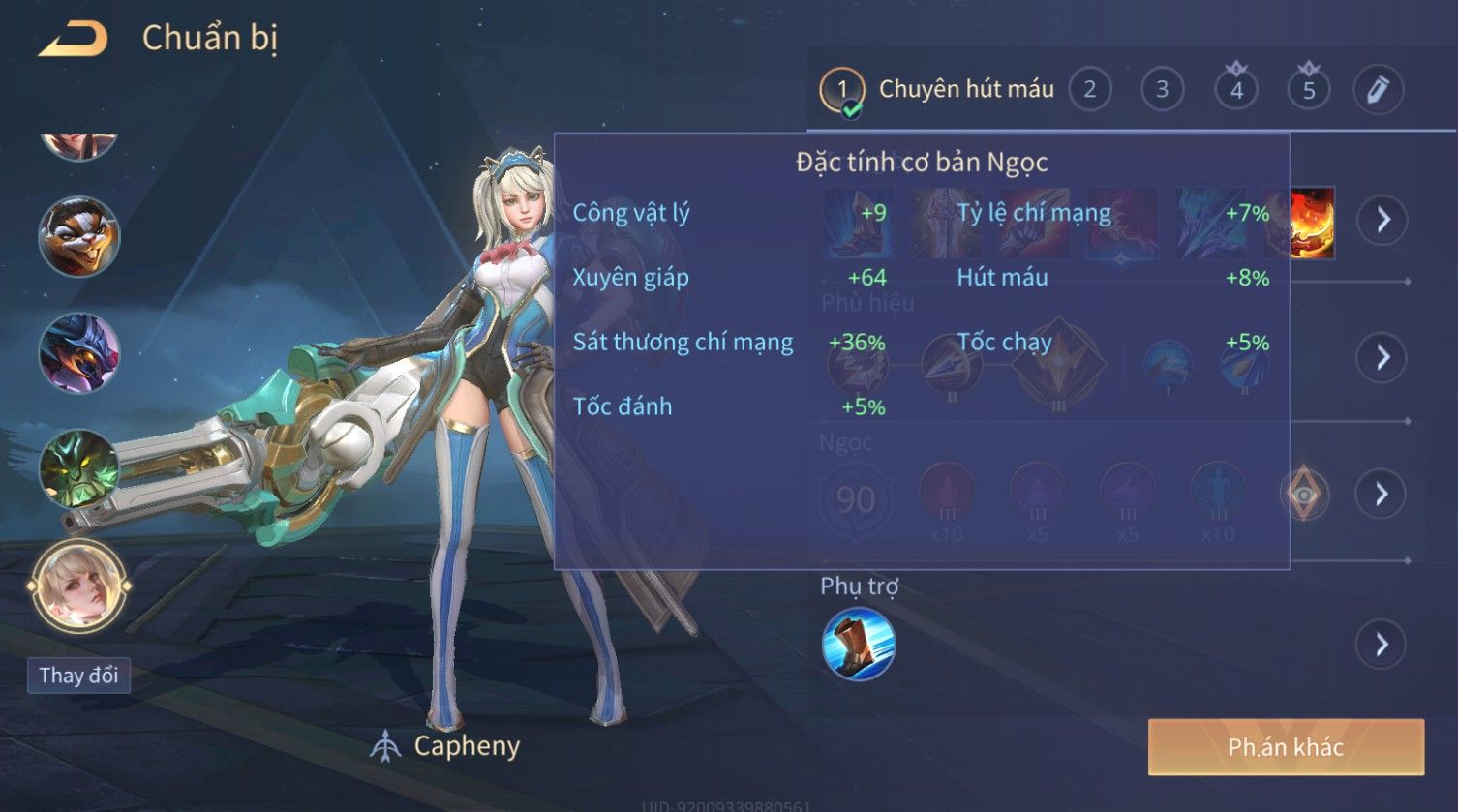
Task: Select the blonde Capheny hero portrait
Action: pyautogui.click(x=78, y=586)
